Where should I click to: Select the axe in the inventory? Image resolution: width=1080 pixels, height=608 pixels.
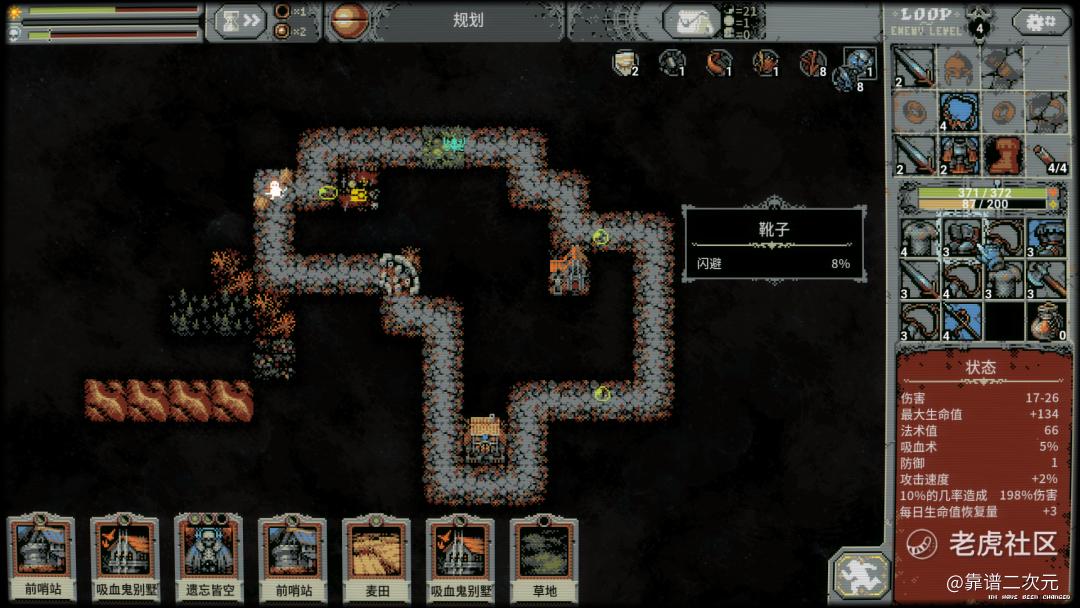pos(1046,279)
